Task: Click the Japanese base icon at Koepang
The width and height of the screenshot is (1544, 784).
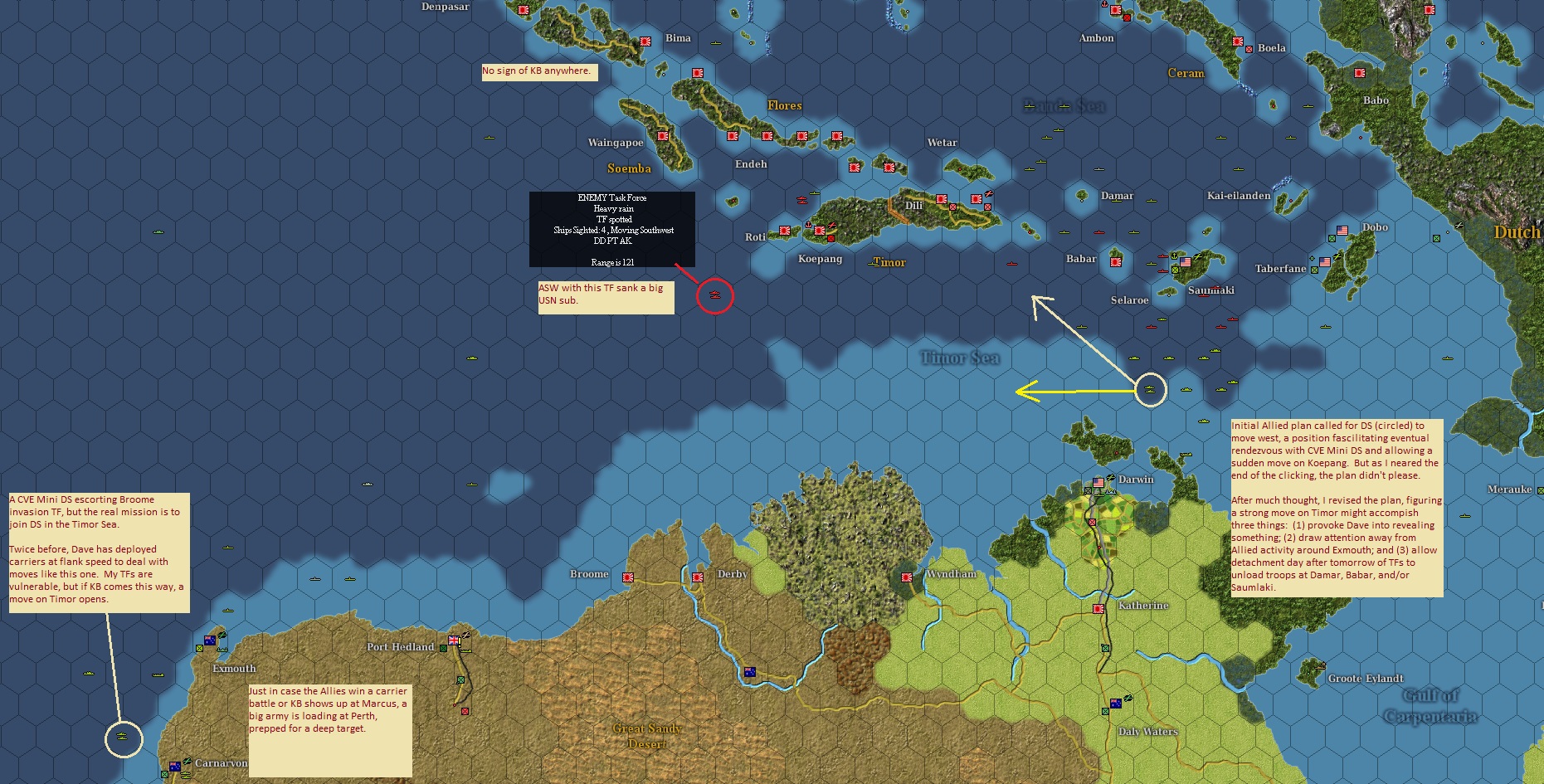Action: [x=820, y=232]
